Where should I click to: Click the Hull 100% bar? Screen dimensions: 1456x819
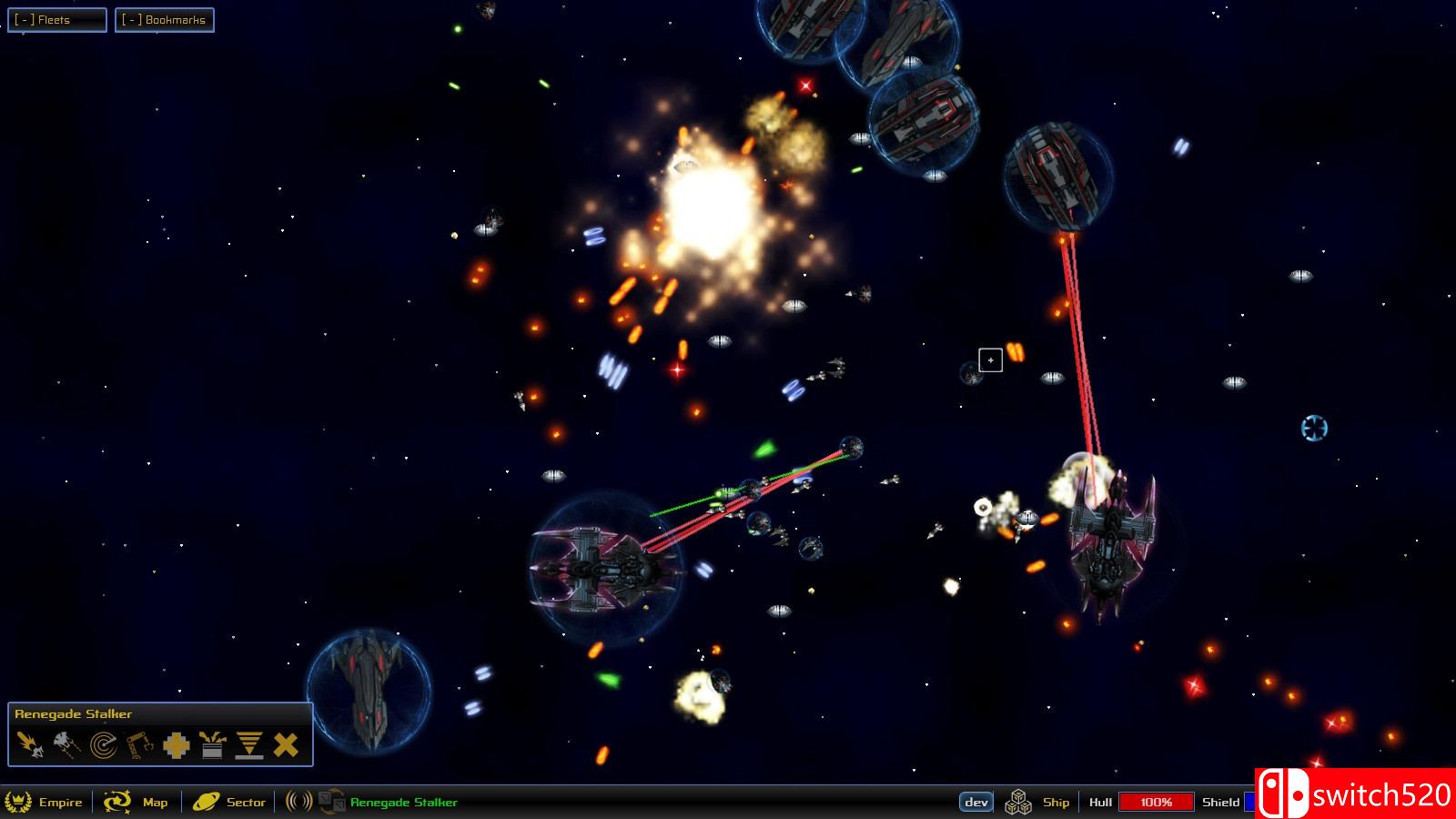1154,803
